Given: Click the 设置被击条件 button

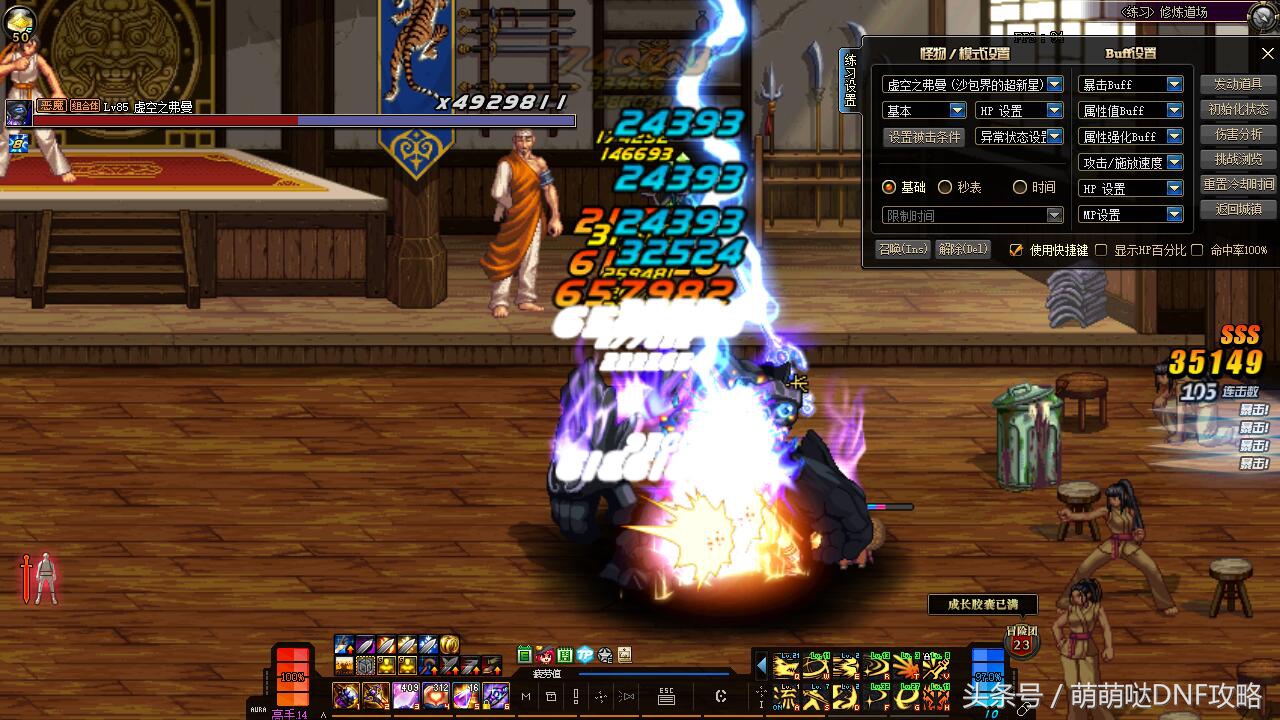Looking at the screenshot, I should click(x=924, y=137).
